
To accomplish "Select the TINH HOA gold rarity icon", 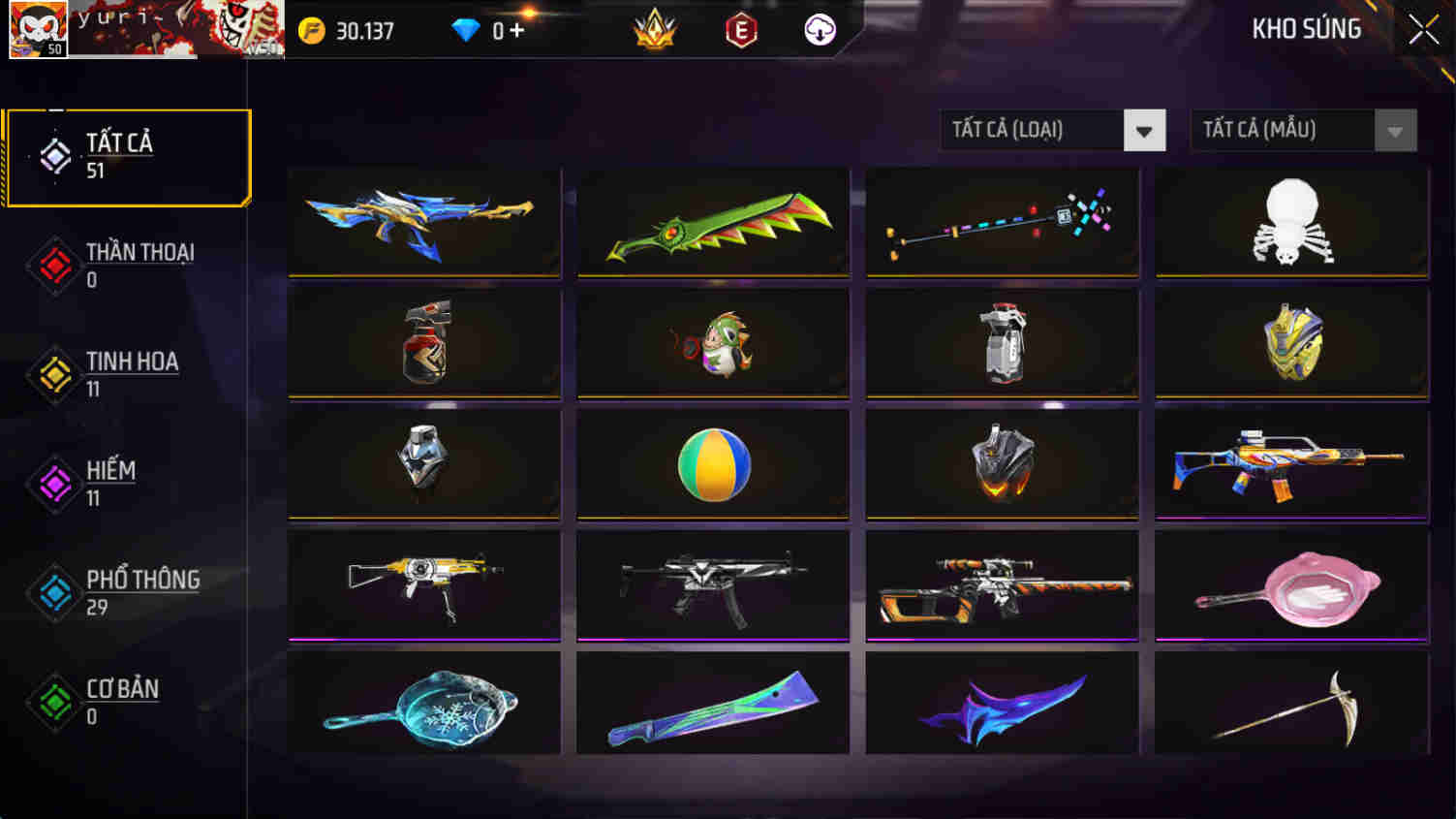I will point(55,374).
